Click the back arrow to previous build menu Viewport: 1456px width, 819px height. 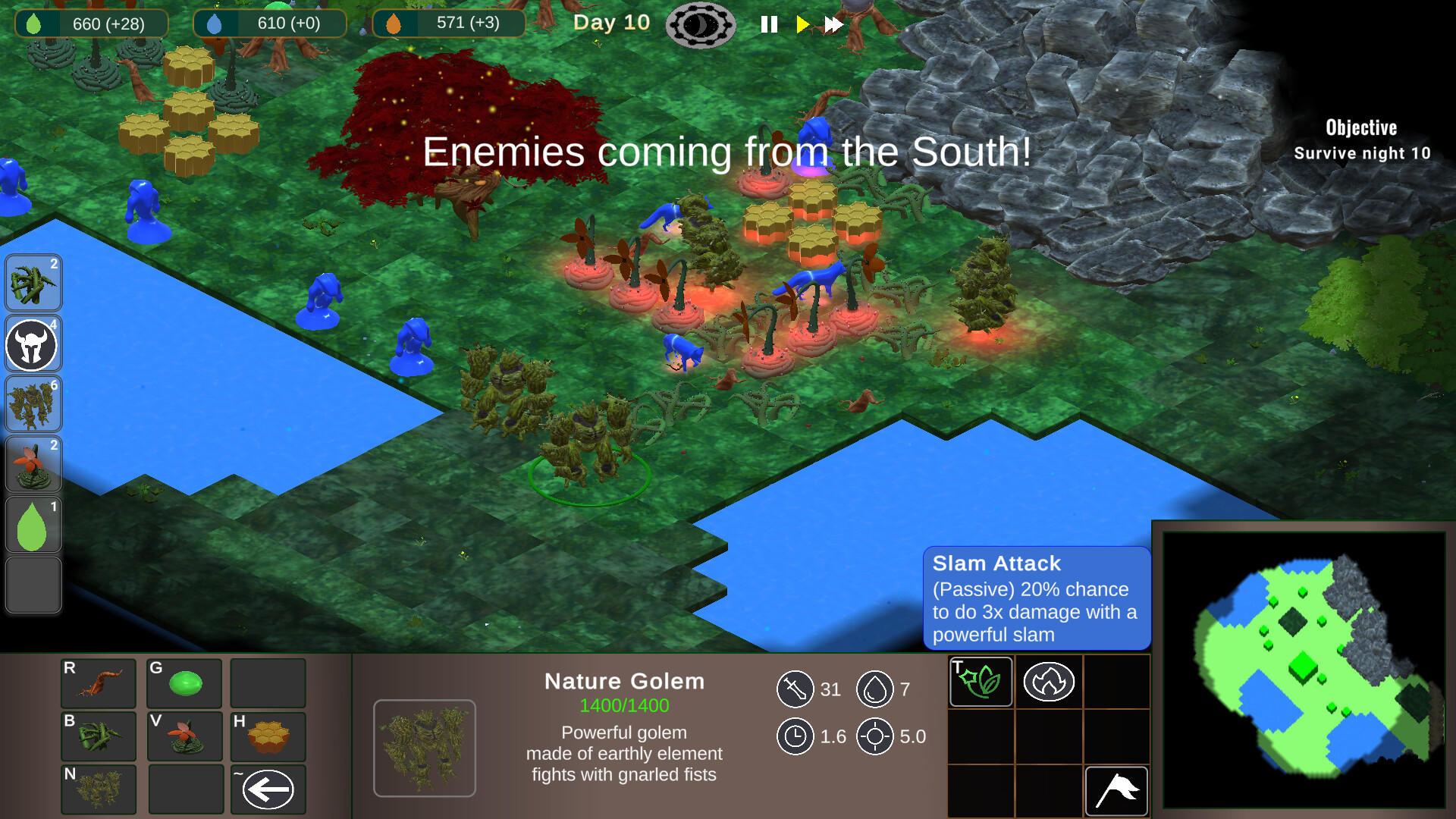pyautogui.click(x=268, y=789)
